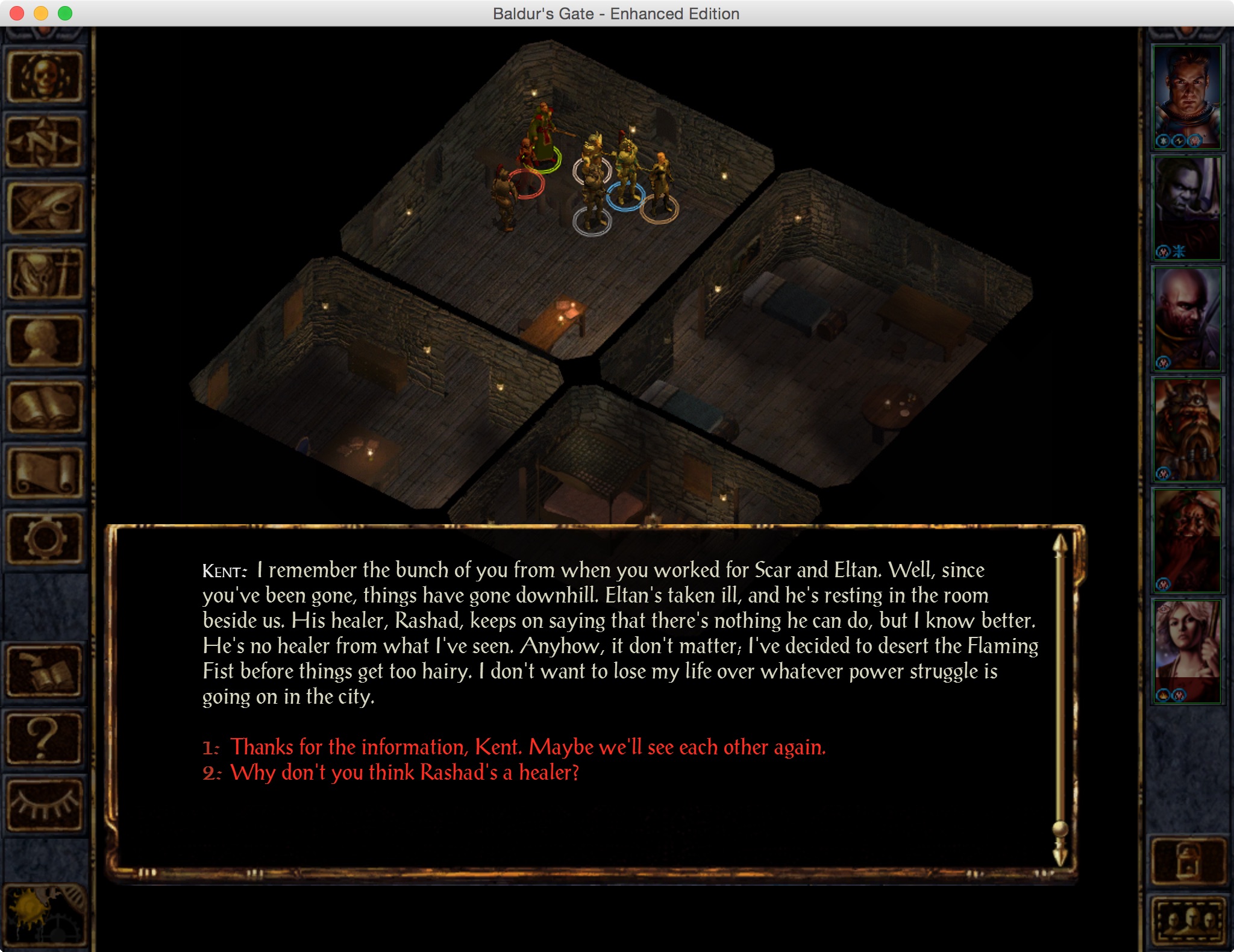1234x952 pixels.
Task: Open the mage spellbook icon
Action: point(44,407)
